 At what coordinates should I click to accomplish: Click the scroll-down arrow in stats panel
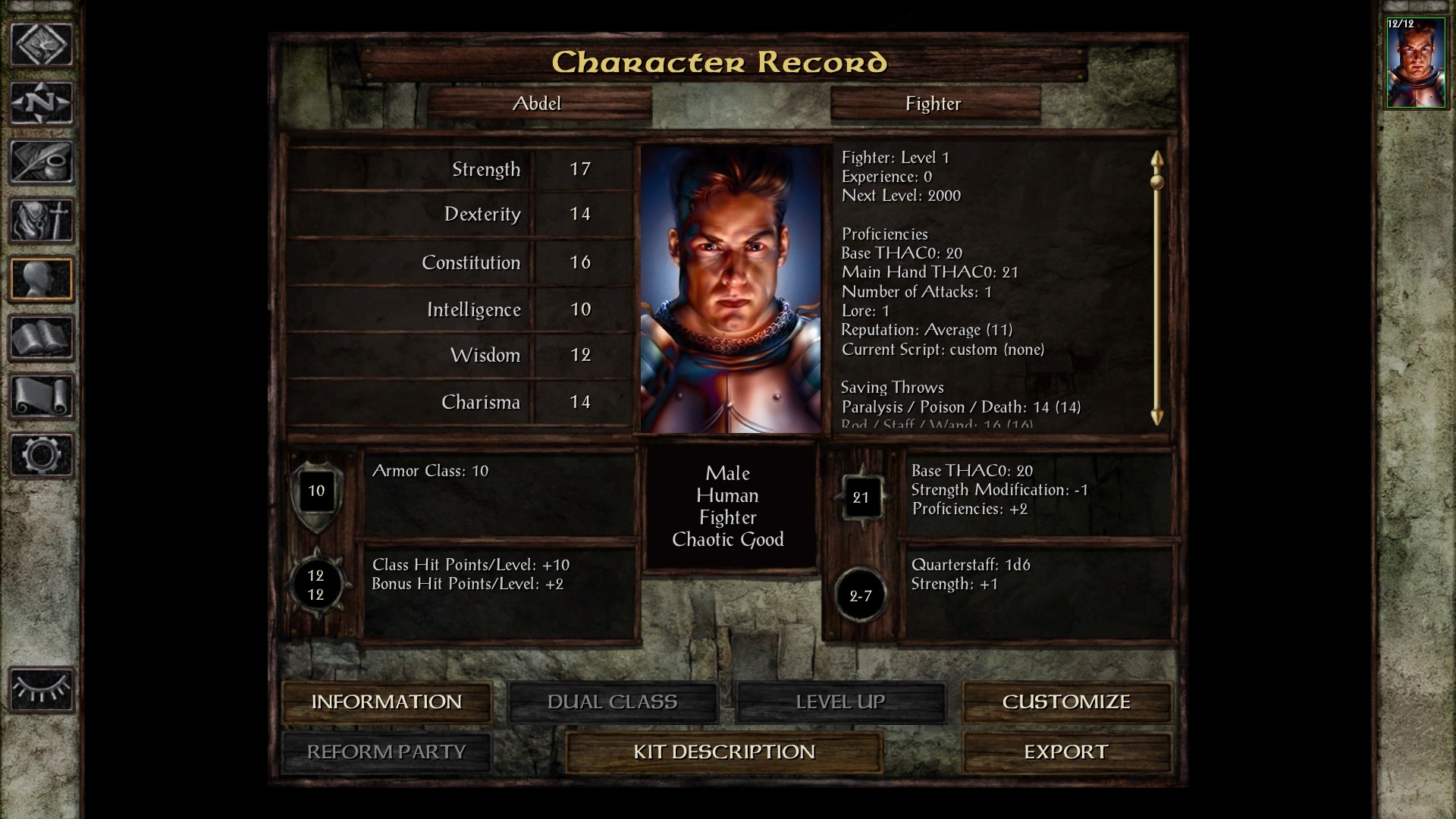(1156, 416)
